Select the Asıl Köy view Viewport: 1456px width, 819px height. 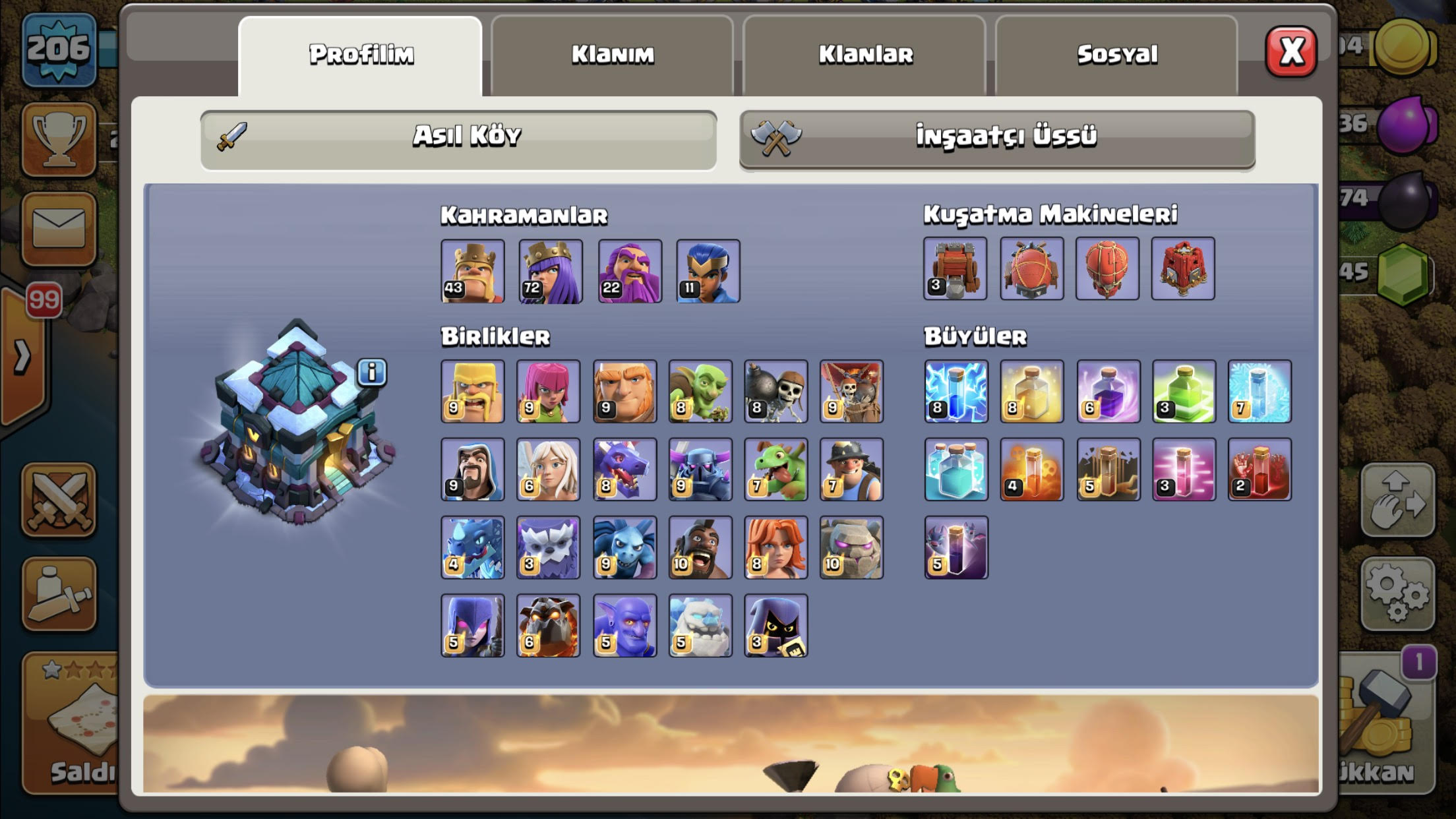click(458, 137)
